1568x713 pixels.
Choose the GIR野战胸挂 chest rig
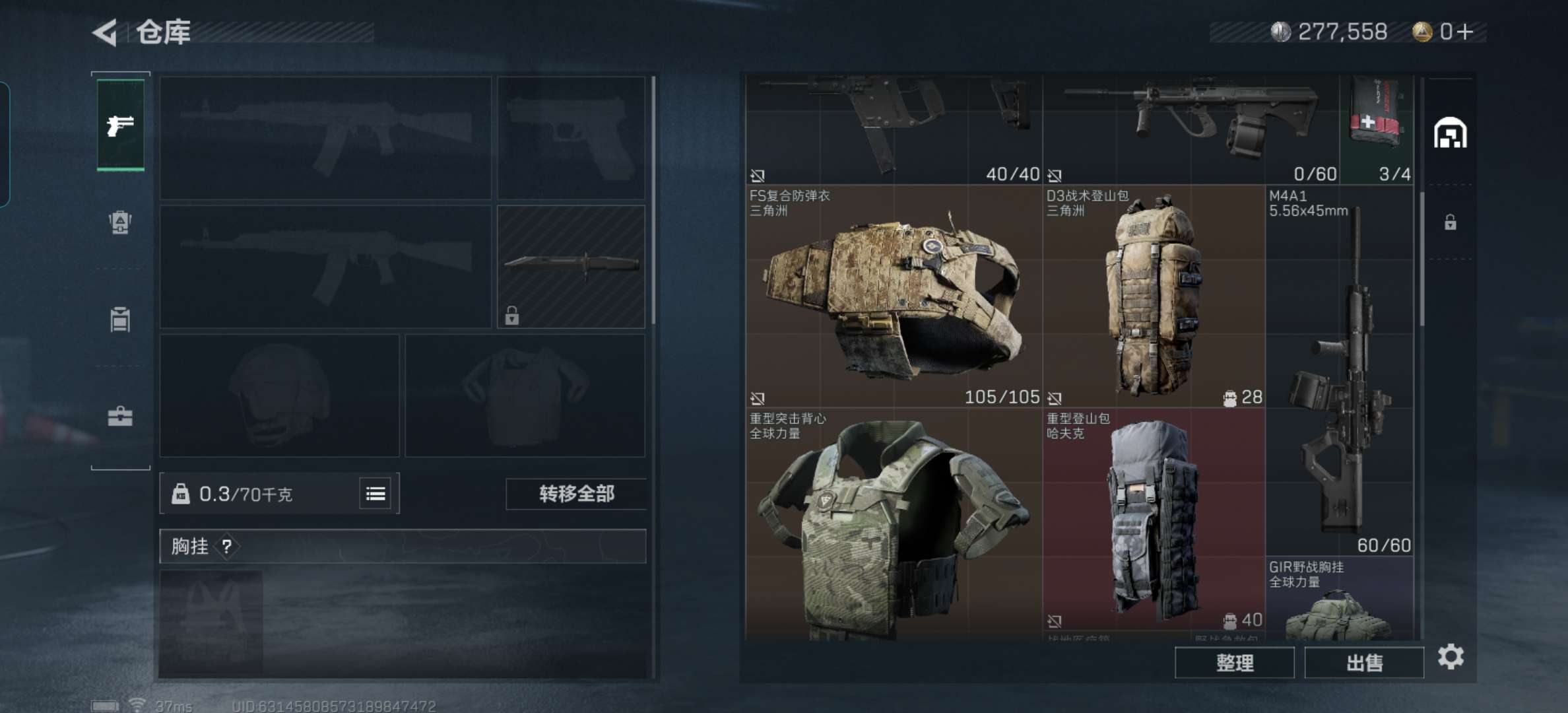pyautogui.click(x=1340, y=599)
